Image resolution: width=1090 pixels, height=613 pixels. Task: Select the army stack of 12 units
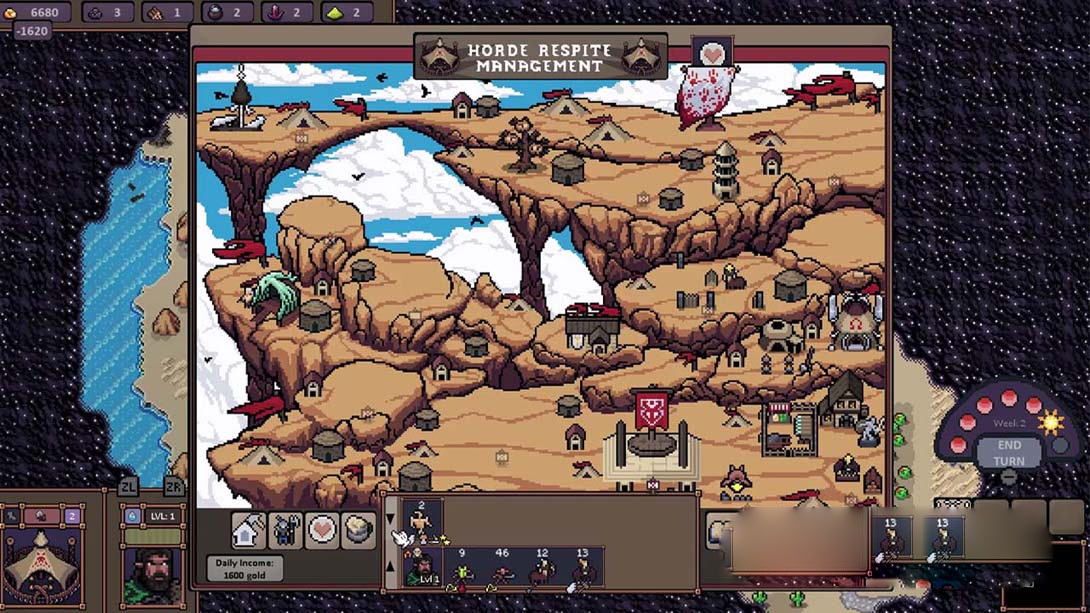point(542,568)
